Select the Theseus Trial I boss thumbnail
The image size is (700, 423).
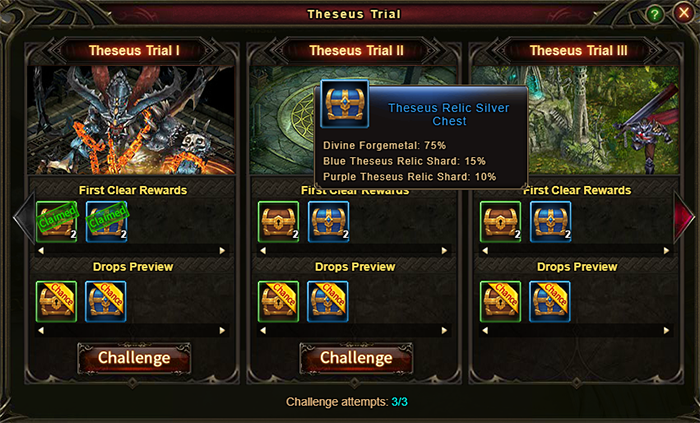(134, 120)
